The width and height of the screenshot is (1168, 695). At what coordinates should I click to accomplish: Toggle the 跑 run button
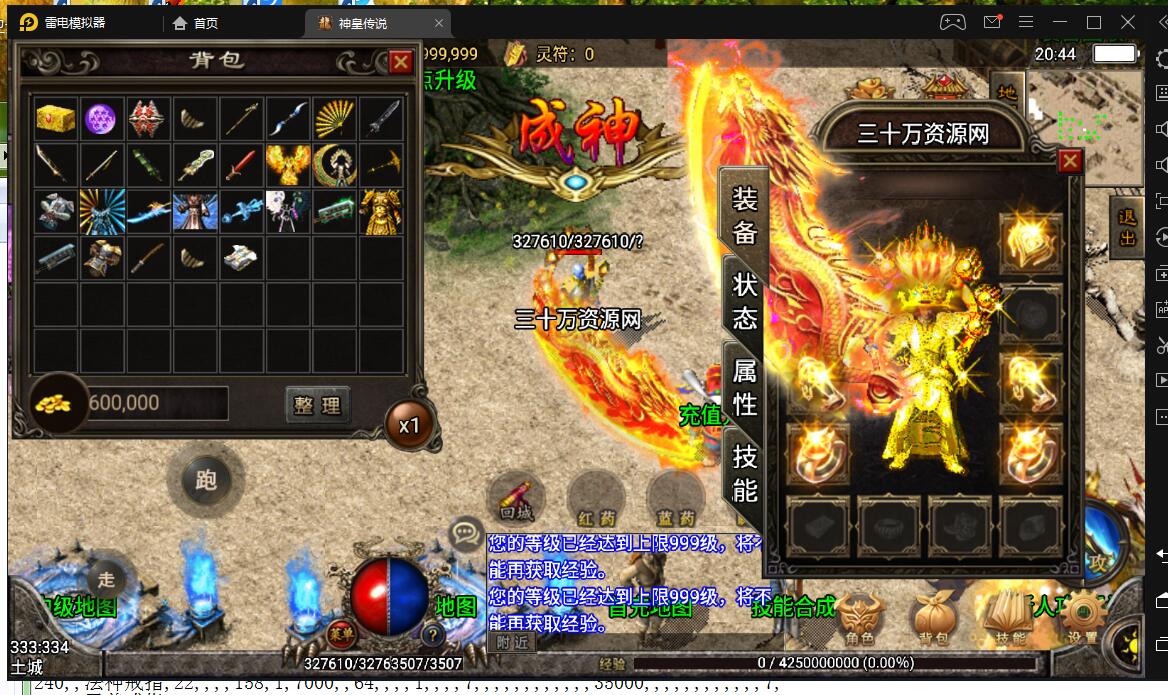point(206,480)
